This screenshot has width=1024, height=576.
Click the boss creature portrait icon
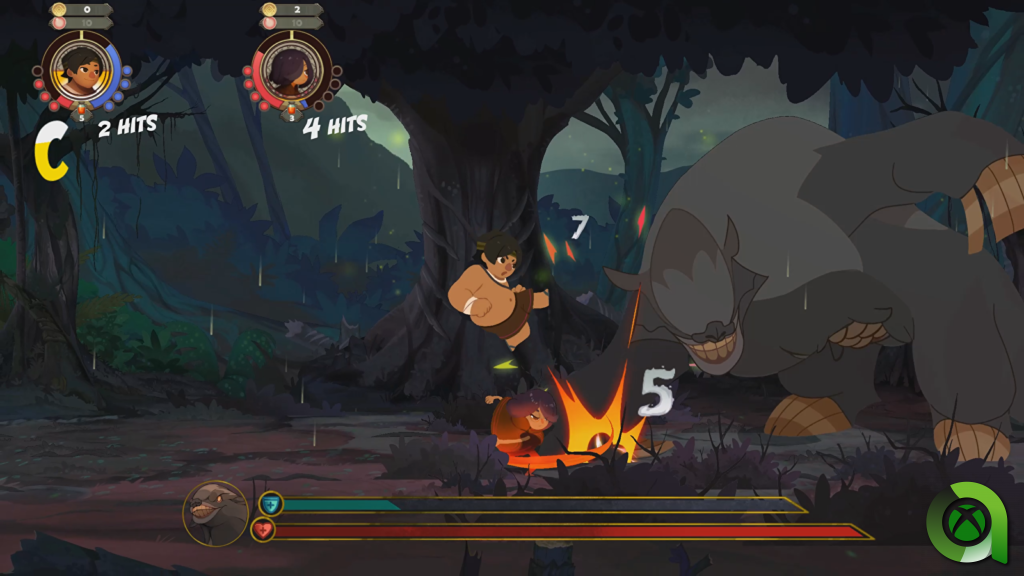(215, 513)
